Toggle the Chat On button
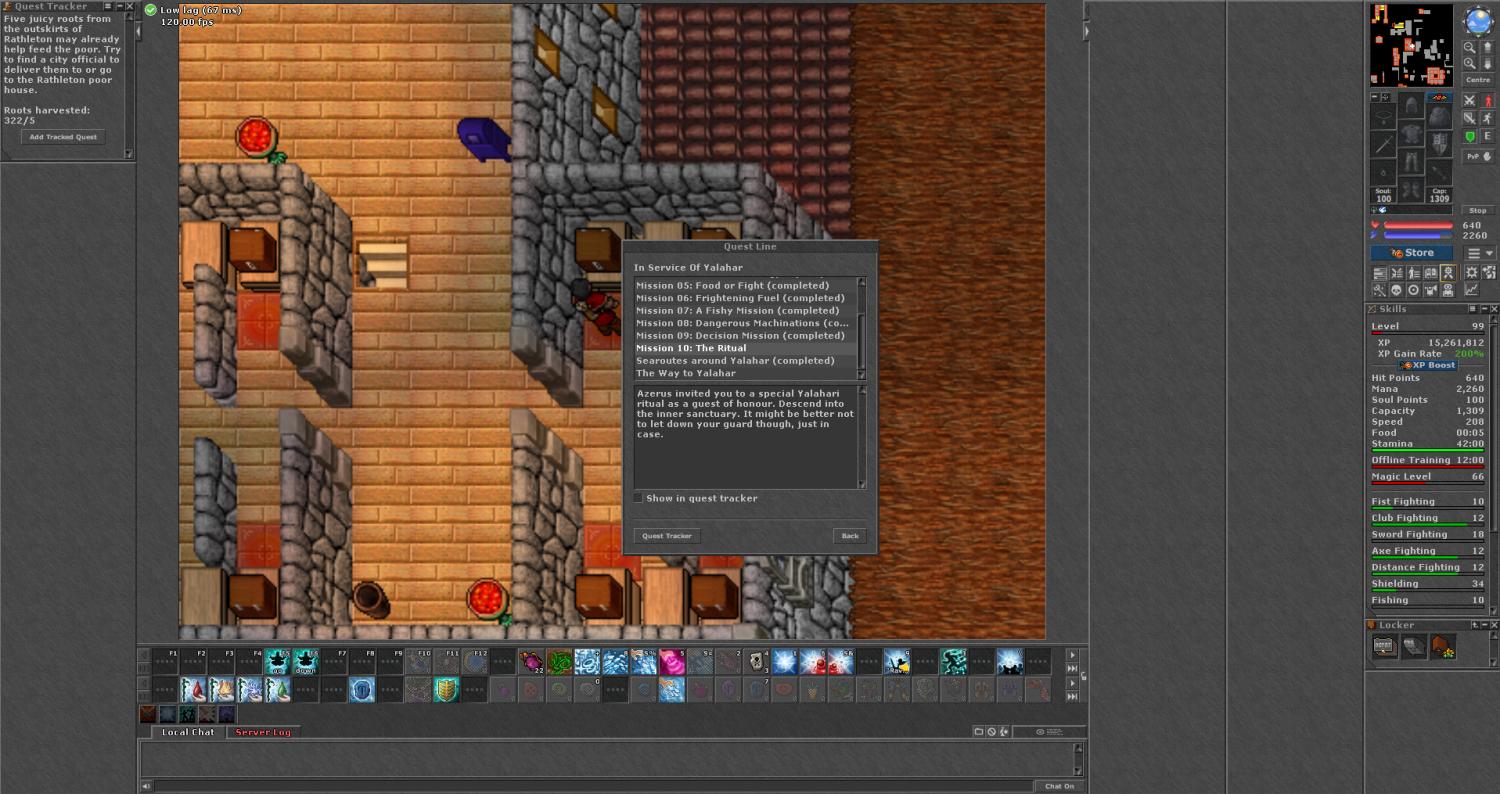 pos(1059,786)
